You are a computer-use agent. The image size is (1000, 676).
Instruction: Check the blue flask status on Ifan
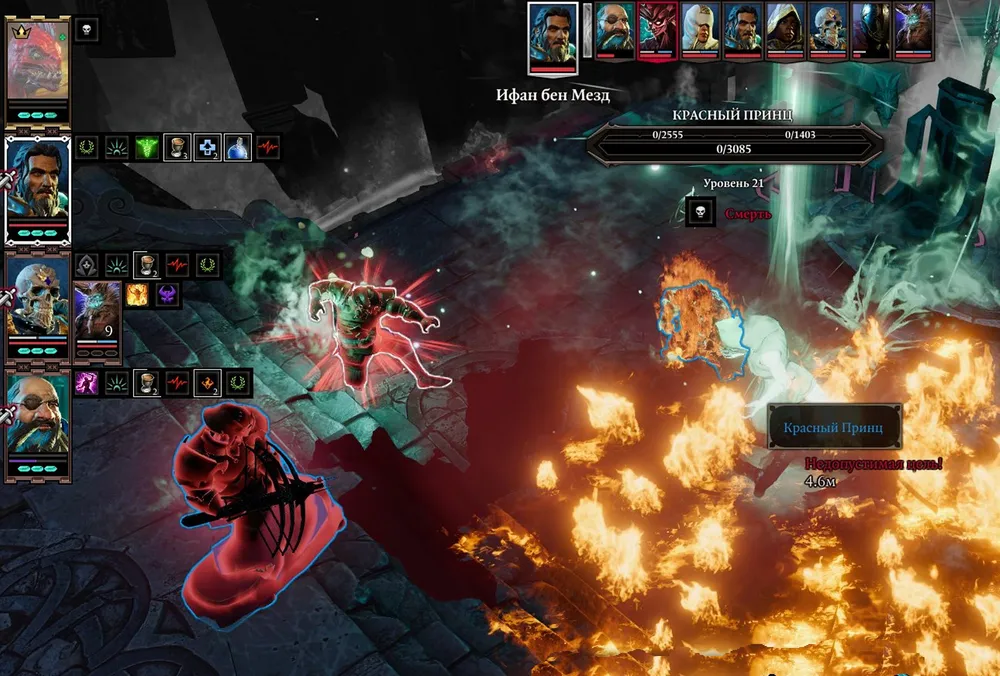(237, 148)
